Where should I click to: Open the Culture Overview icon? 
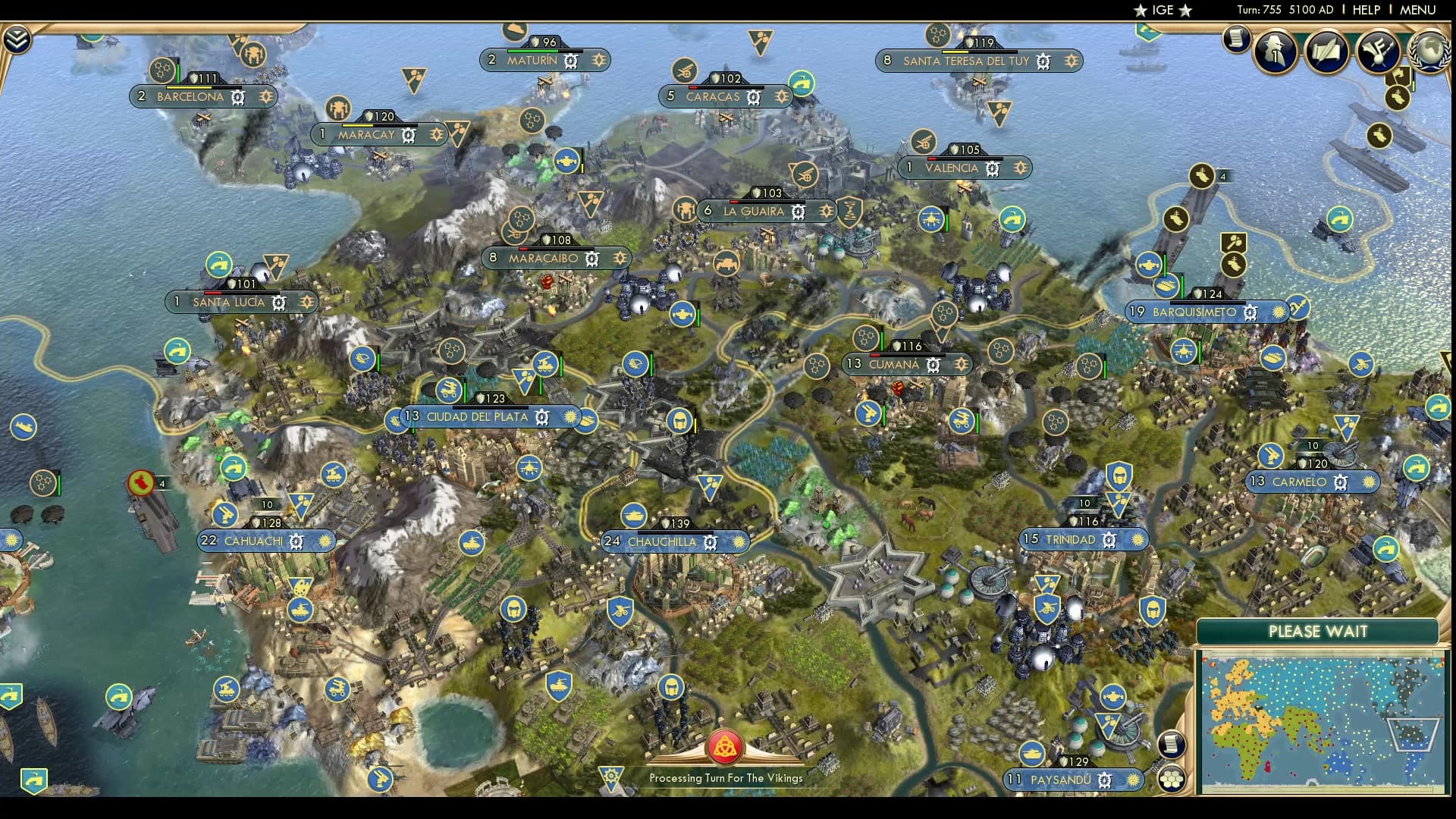click(1376, 52)
